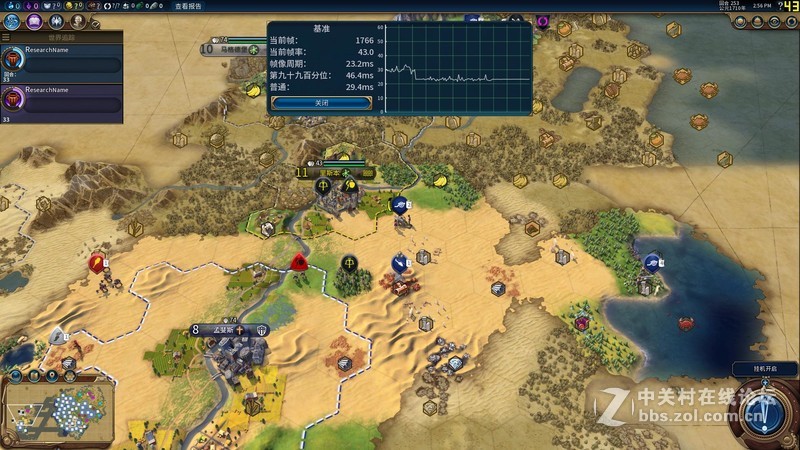This screenshot has width=800, height=450.
Task: Open the technology tree button
Action: coord(11,21)
